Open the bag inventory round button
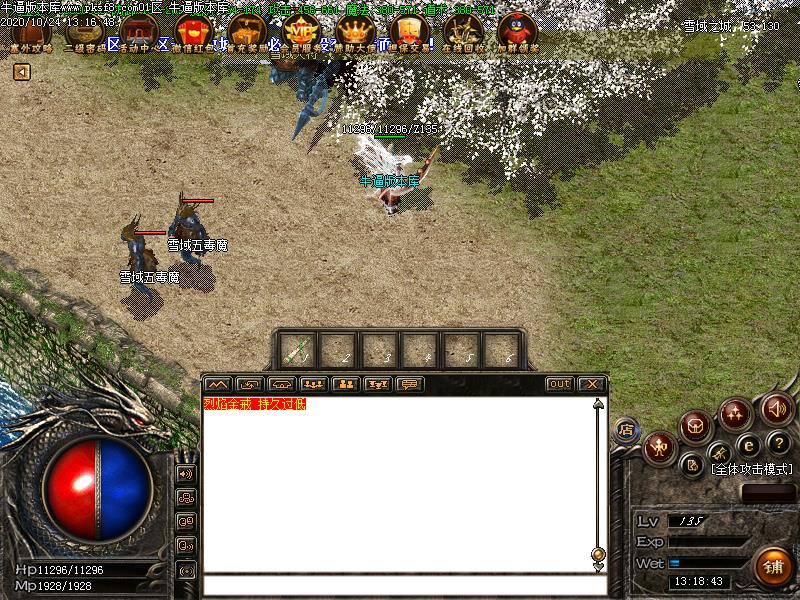800x600 pixels. click(696, 427)
